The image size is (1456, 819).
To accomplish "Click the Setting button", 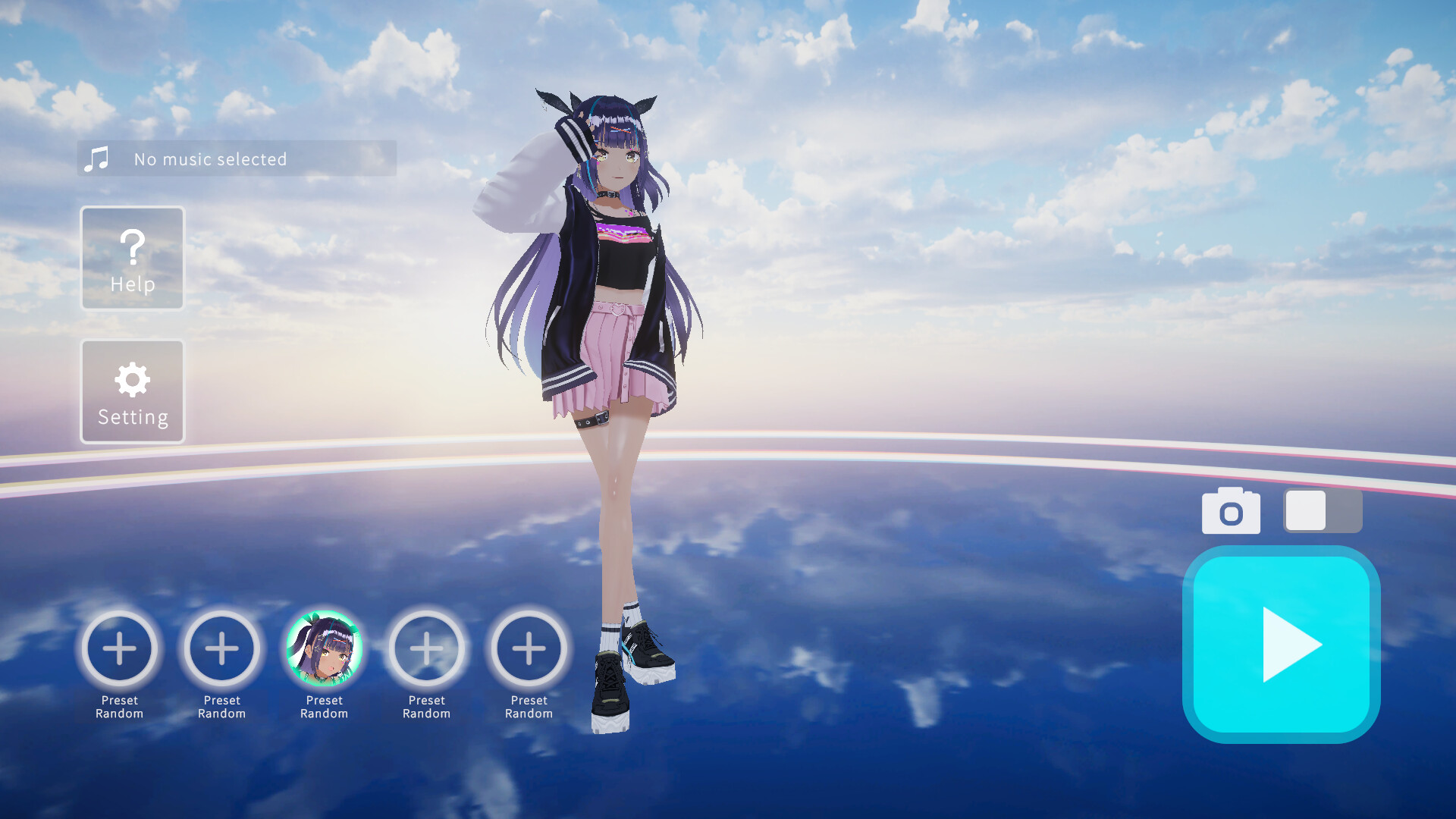I will tap(132, 391).
